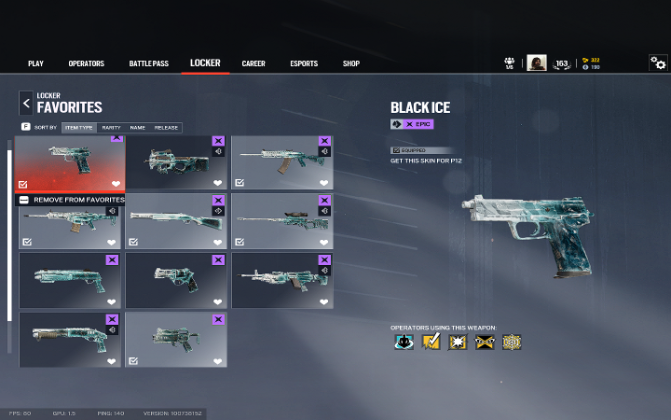671x420 pixels.
Task: Open the Battle Pass page
Action: pyautogui.click(x=149, y=64)
